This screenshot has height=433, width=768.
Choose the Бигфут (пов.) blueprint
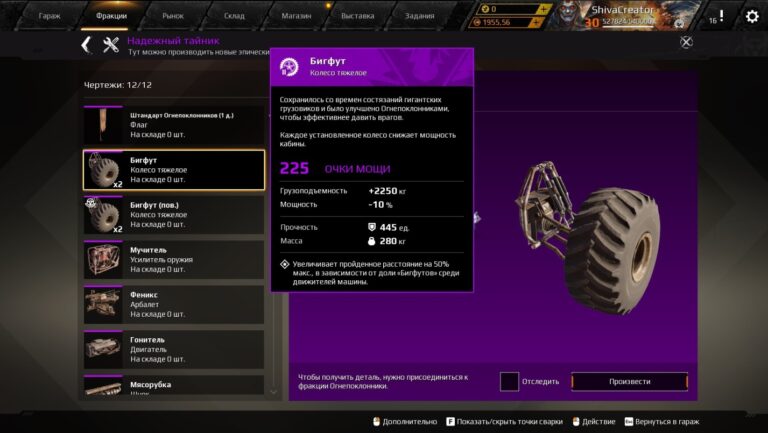pyautogui.click(x=173, y=215)
